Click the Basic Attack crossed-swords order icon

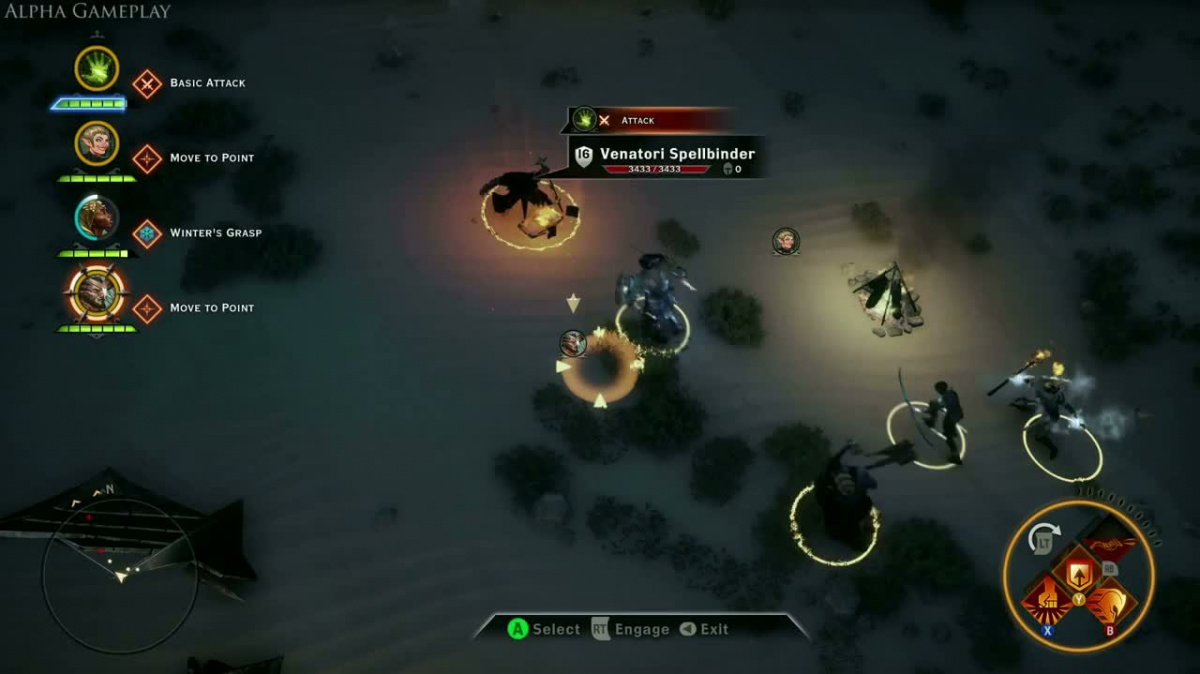pos(147,83)
